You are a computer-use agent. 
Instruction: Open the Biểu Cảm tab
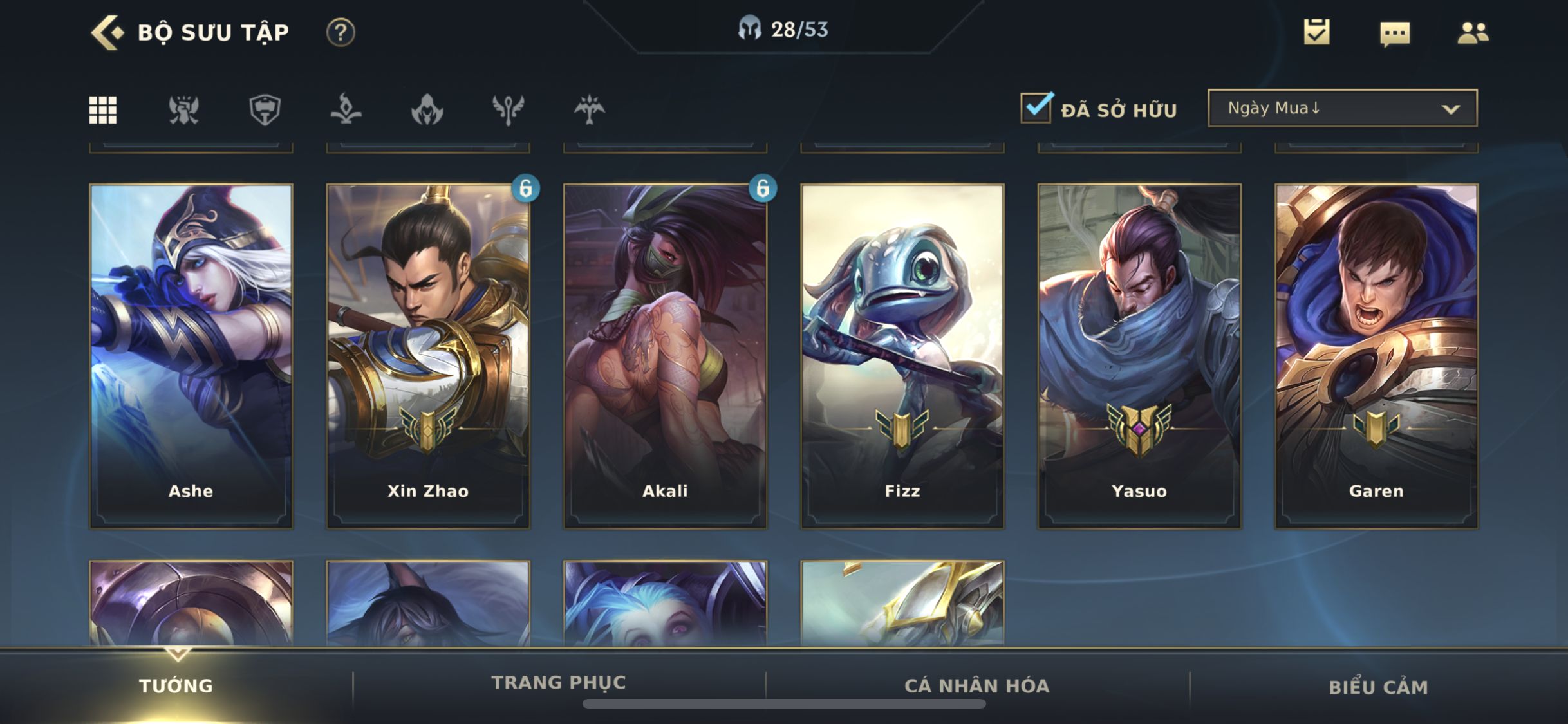tap(1378, 687)
